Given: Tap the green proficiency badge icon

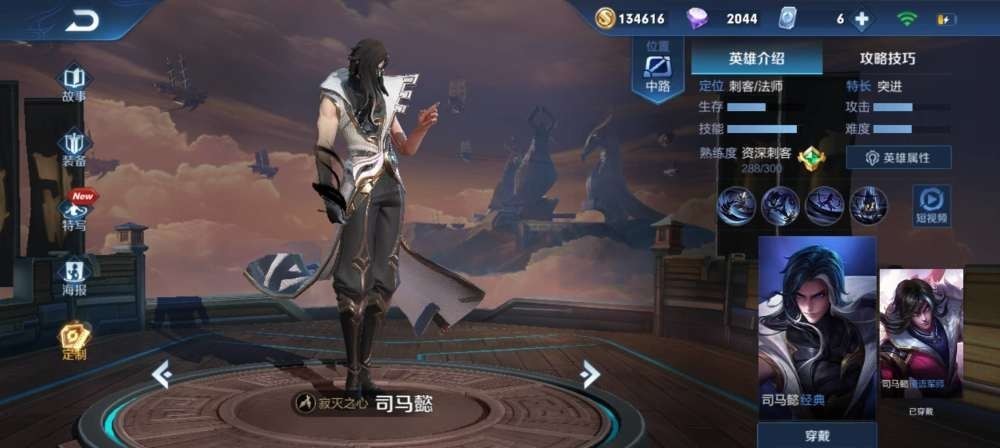Looking at the screenshot, I should 813,157.
